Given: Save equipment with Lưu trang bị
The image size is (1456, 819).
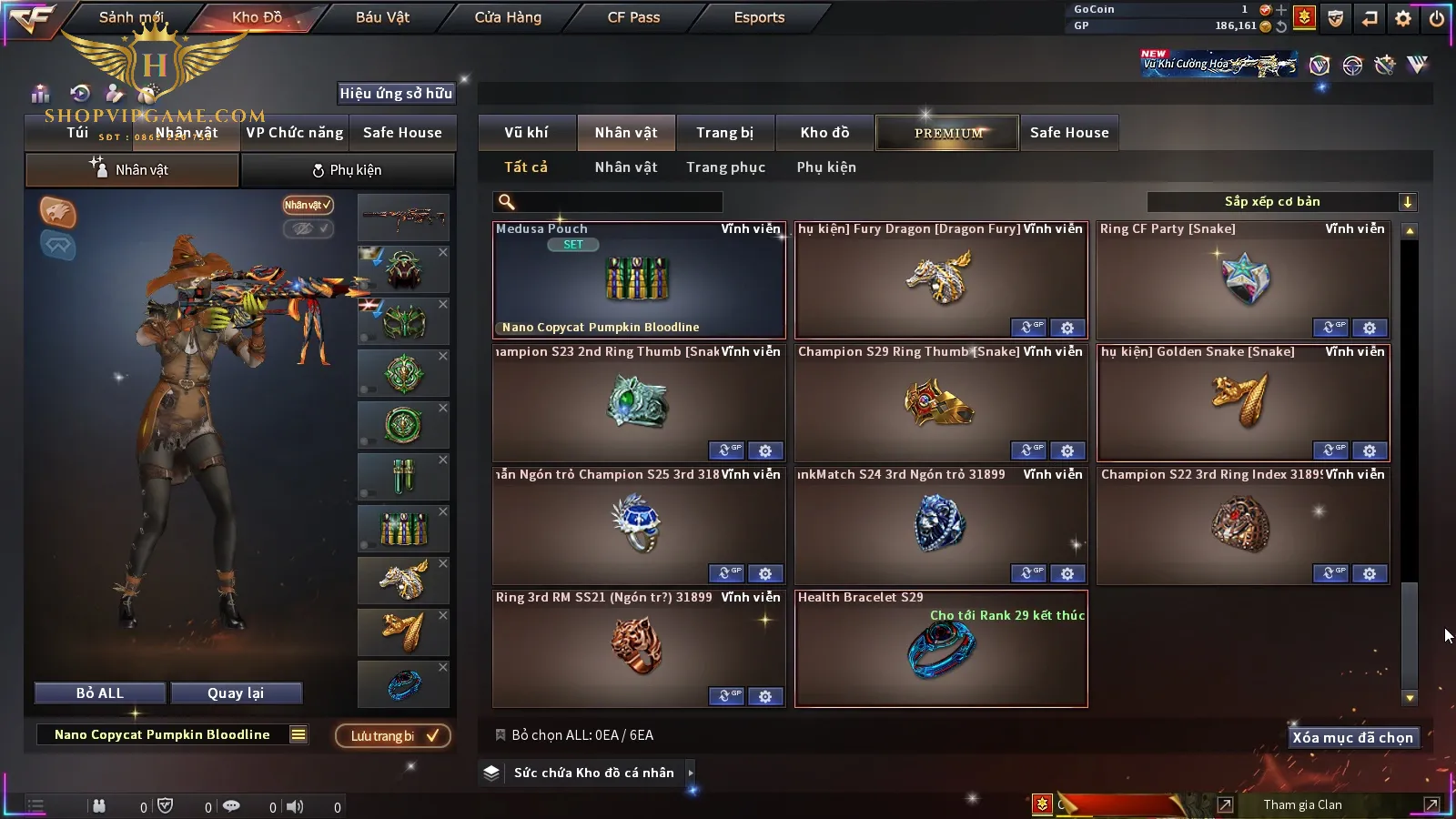Looking at the screenshot, I should [x=393, y=735].
